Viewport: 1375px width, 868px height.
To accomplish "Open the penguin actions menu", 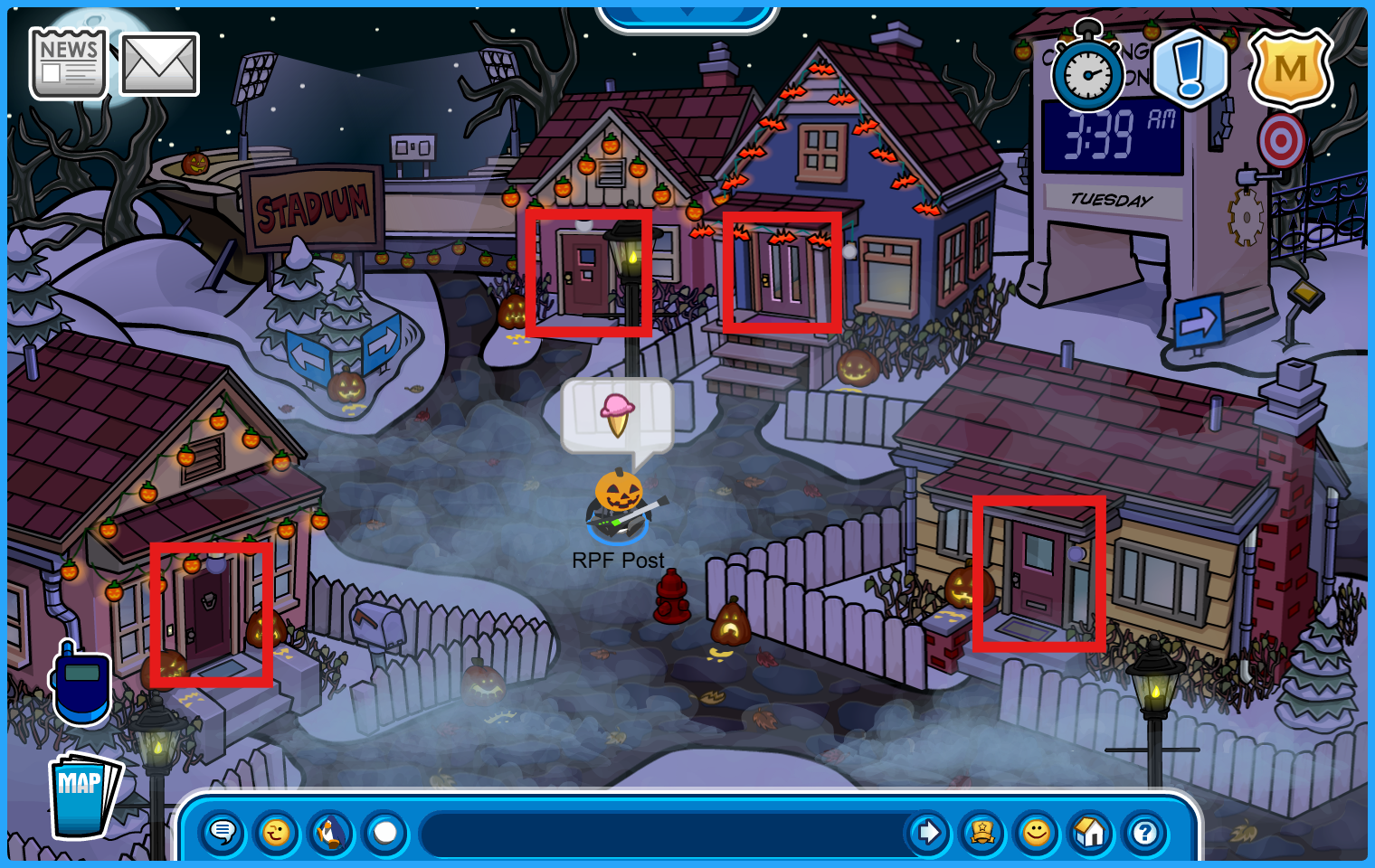I will click(x=331, y=832).
